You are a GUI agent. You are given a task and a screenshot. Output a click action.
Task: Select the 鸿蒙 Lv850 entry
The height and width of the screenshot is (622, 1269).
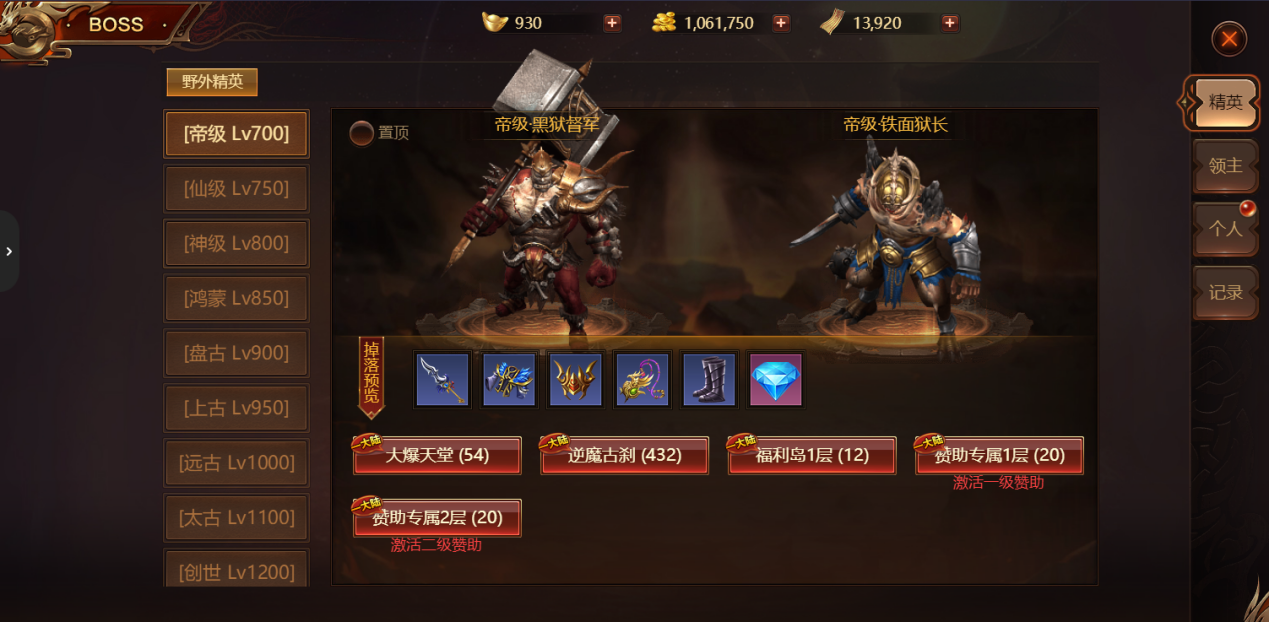pyautogui.click(x=236, y=299)
